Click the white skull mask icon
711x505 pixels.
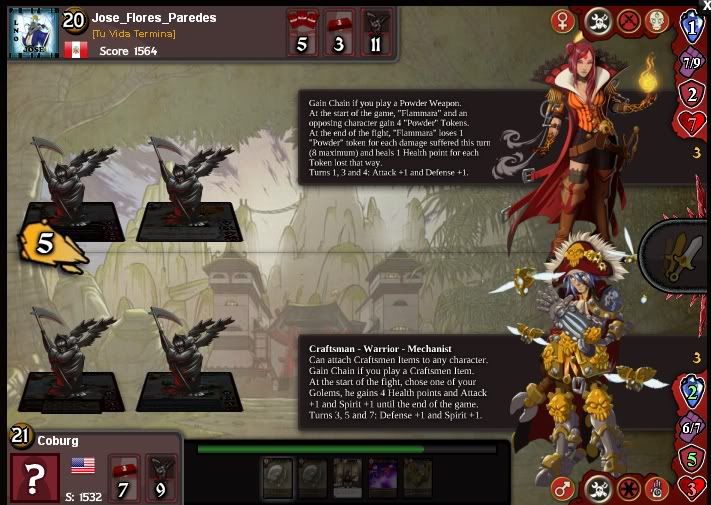pyautogui.click(x=656, y=21)
